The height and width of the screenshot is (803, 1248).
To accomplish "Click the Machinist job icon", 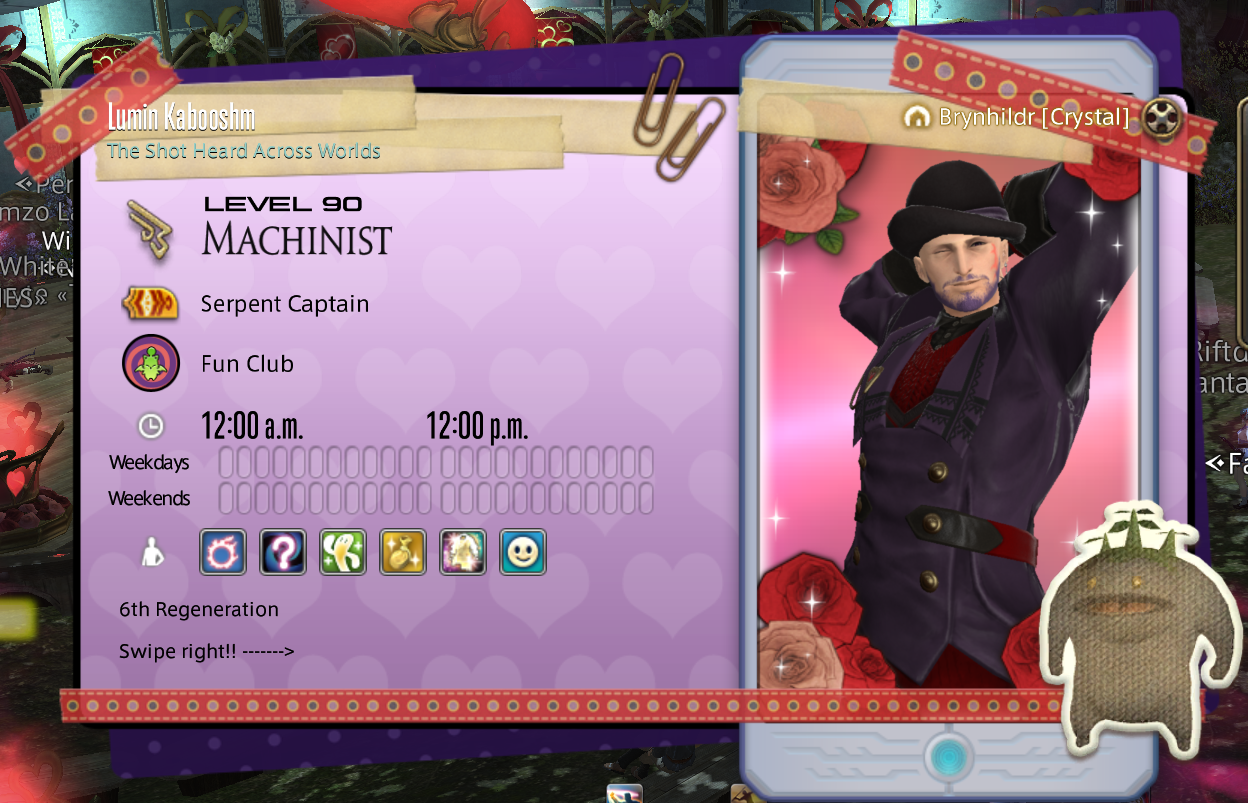I will coord(150,229).
